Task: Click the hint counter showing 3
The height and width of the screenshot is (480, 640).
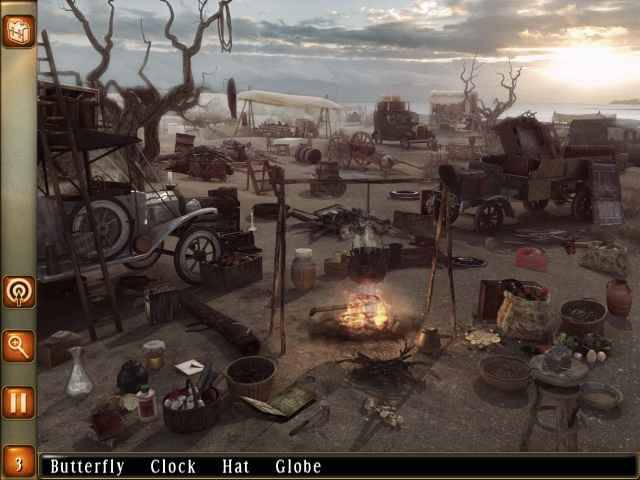Action: (x=18, y=464)
